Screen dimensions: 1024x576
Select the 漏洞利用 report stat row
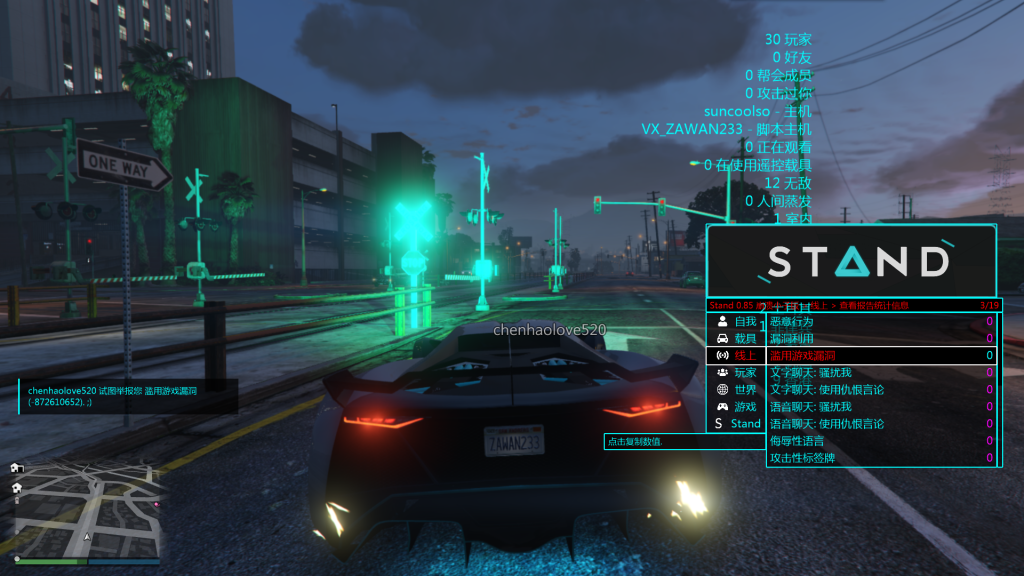point(881,339)
